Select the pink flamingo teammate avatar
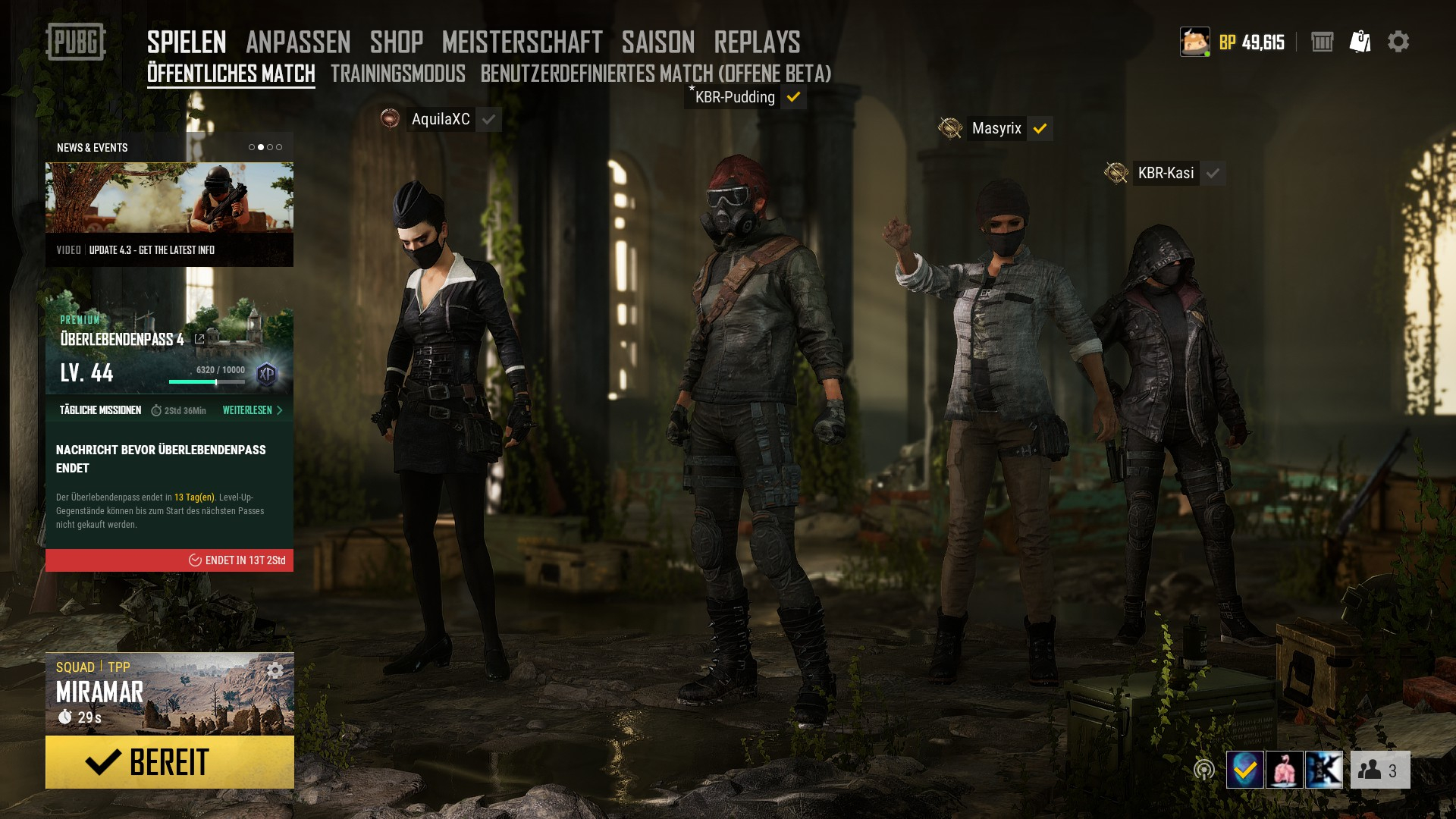The image size is (1456, 819). 1285,770
